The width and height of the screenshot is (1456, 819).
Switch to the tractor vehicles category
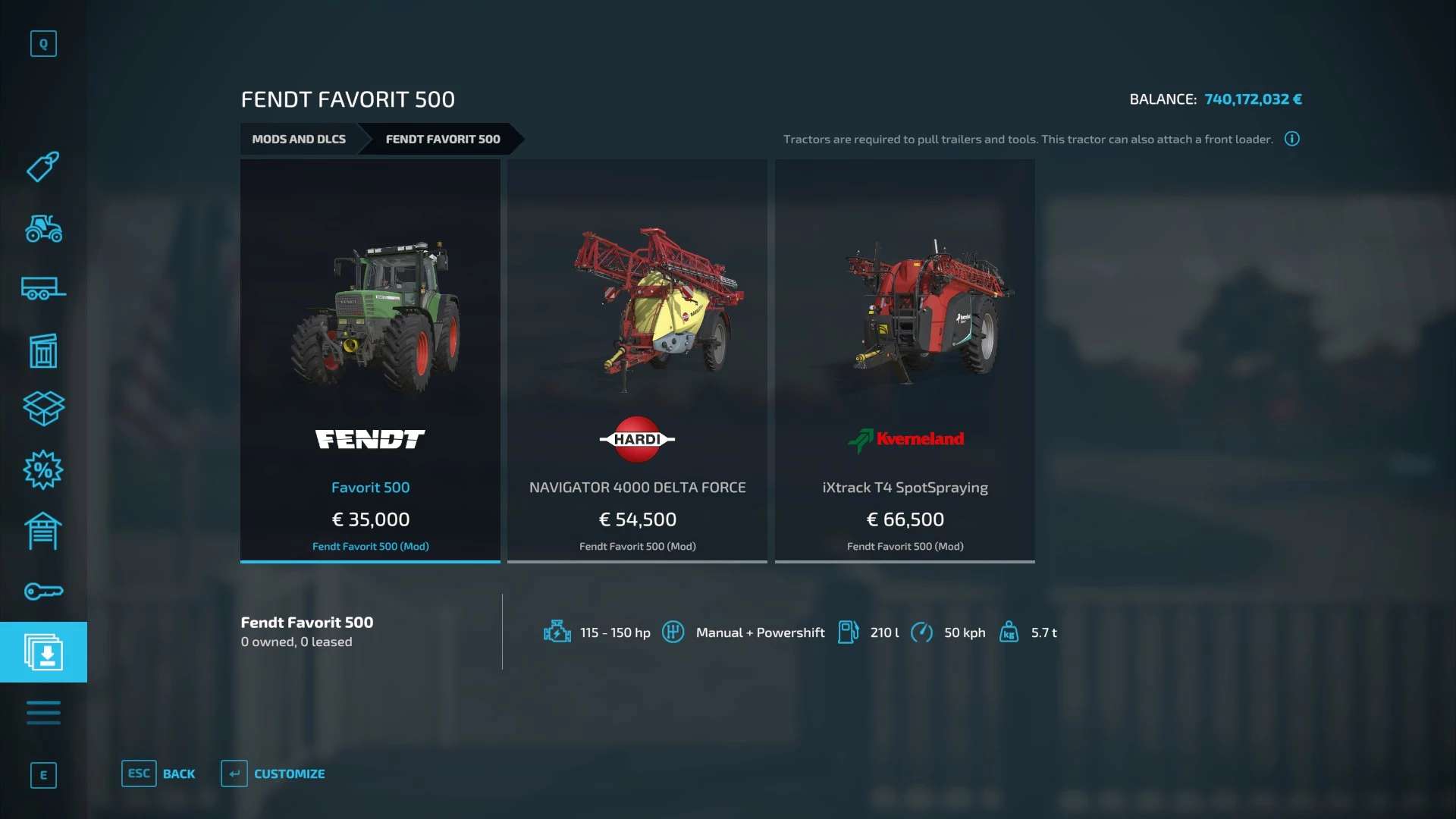click(43, 228)
